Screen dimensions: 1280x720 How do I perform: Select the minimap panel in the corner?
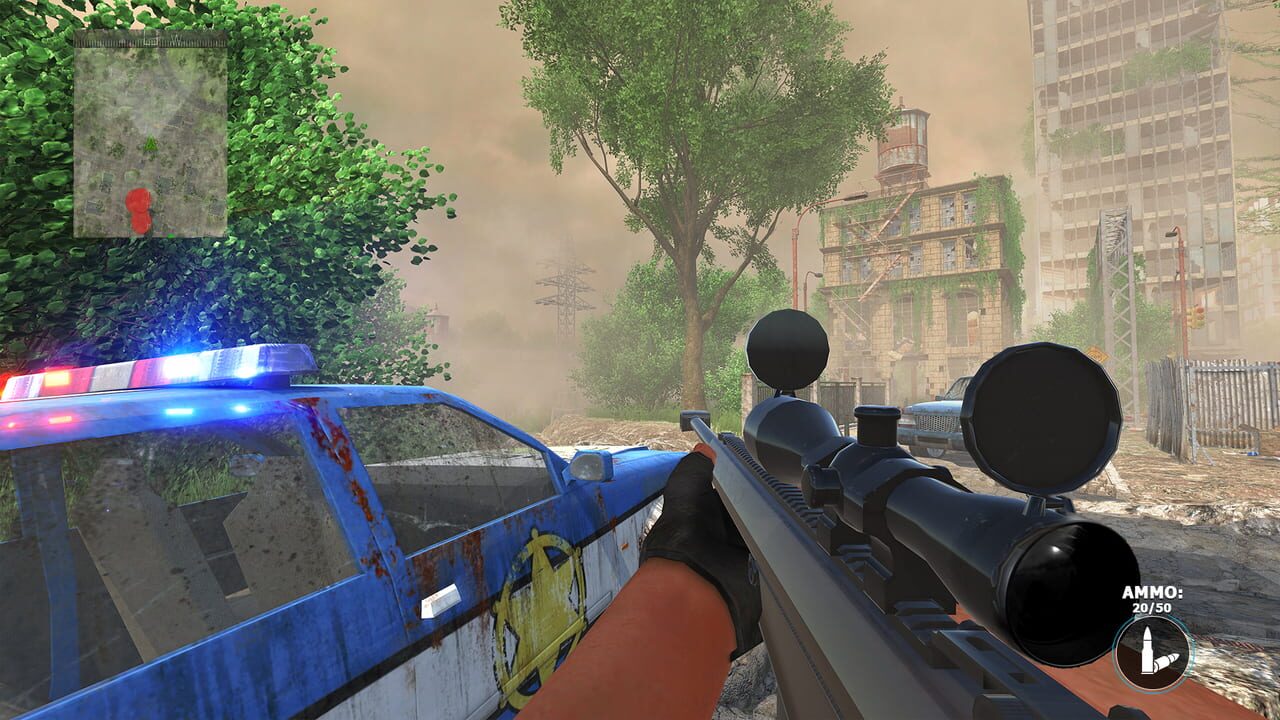coord(150,140)
